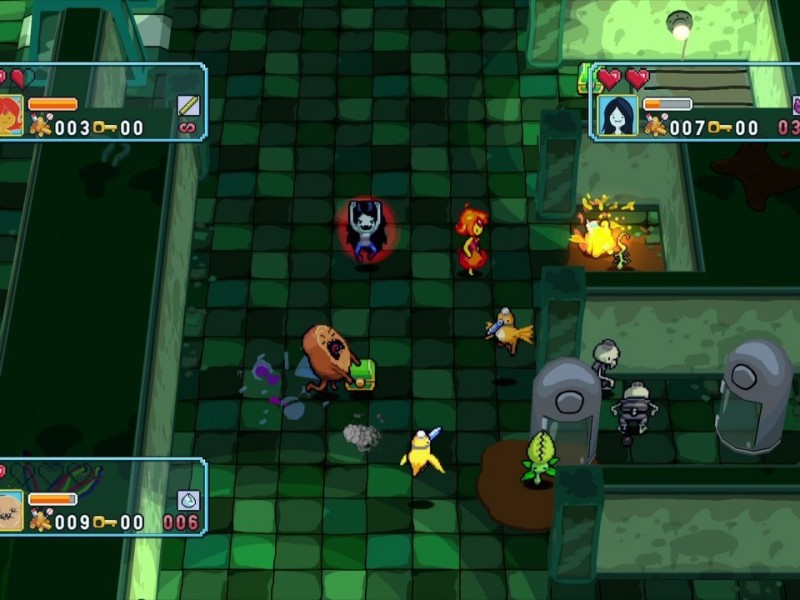Click the green stick weapon slot
This screenshot has width=800, height=600.
tap(188, 105)
